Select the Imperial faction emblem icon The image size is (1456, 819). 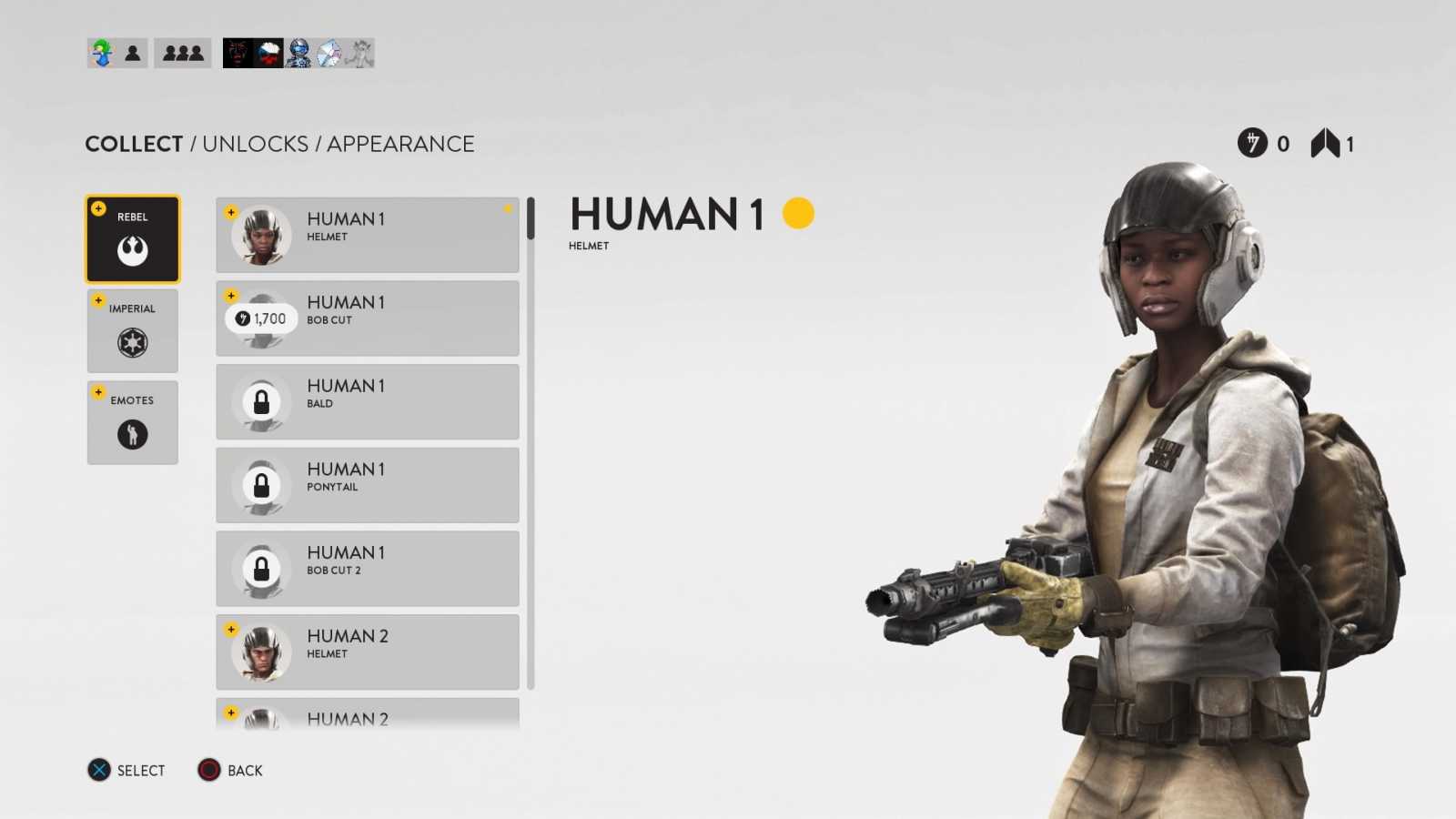point(132,341)
